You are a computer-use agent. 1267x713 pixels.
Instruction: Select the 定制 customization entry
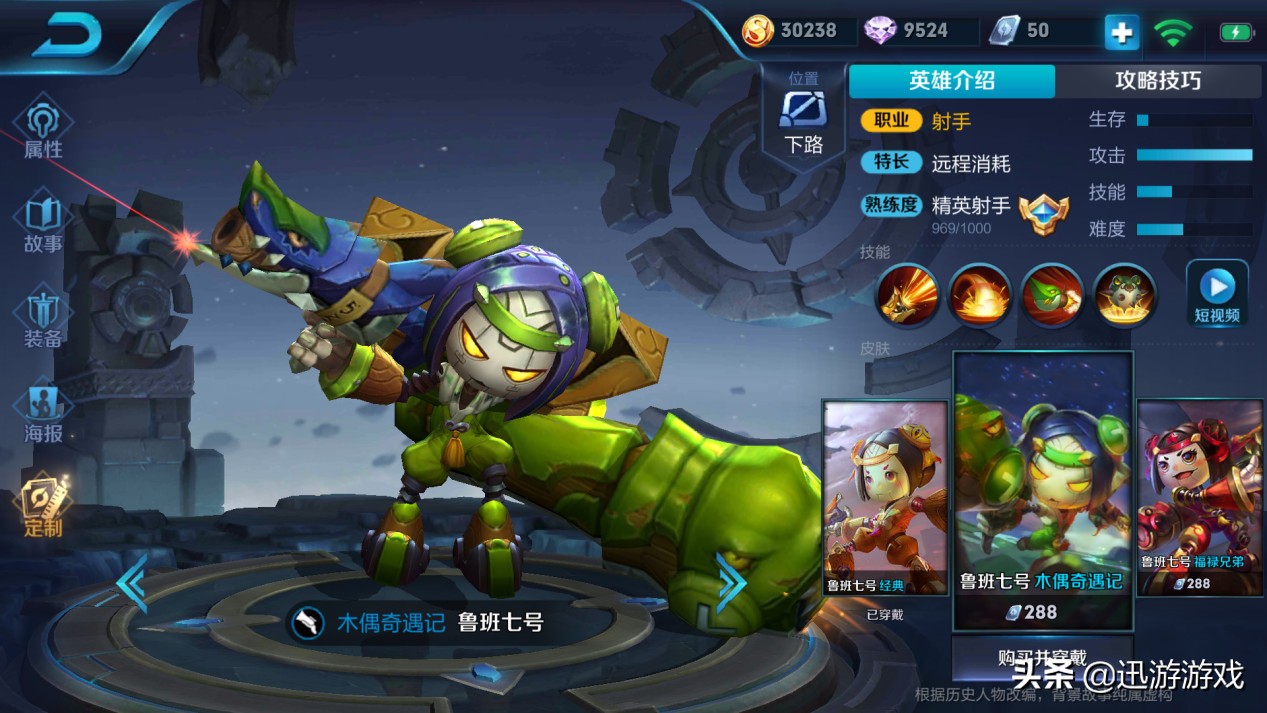pos(43,507)
